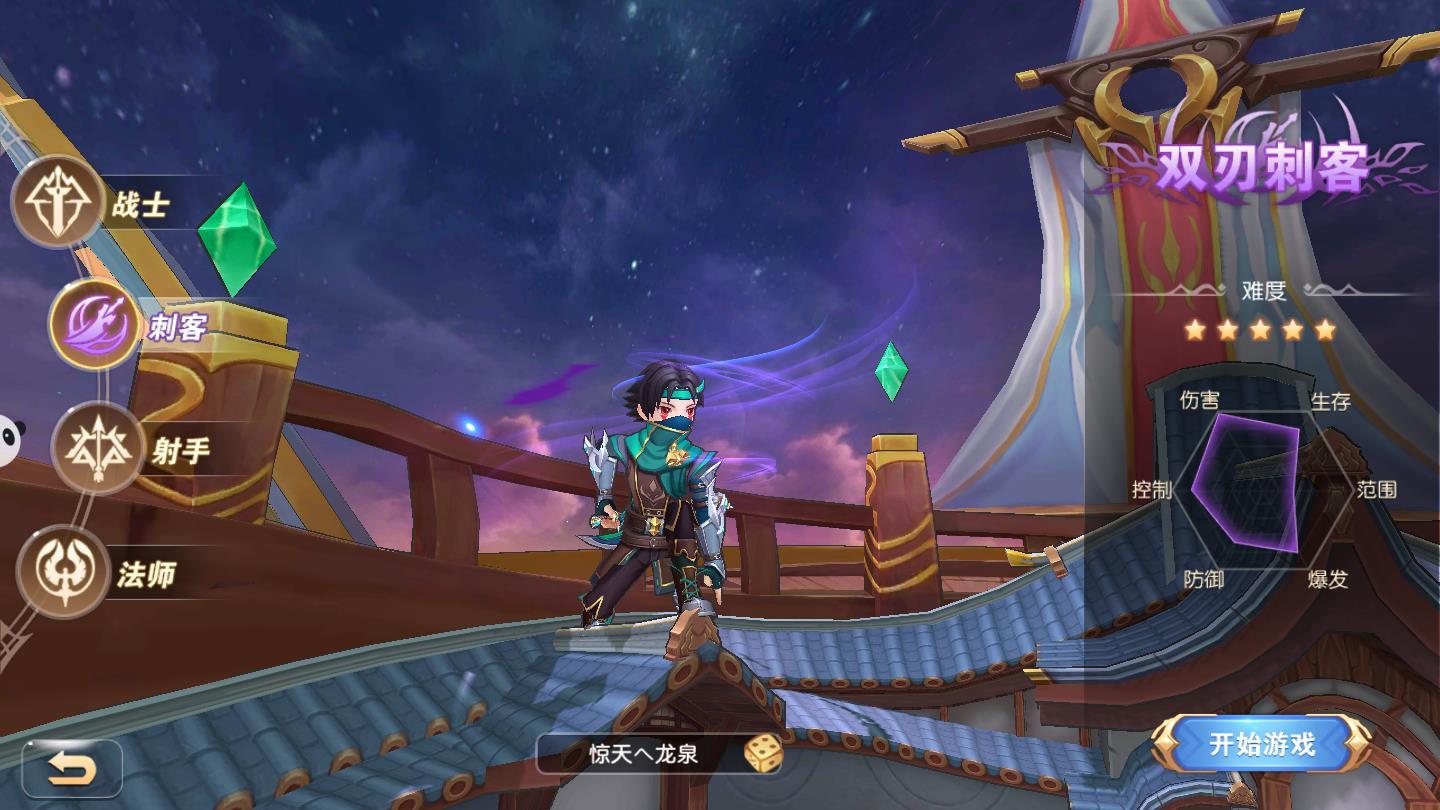1440x810 pixels.
Task: Roll the dice for a random name
Action: pos(762,754)
